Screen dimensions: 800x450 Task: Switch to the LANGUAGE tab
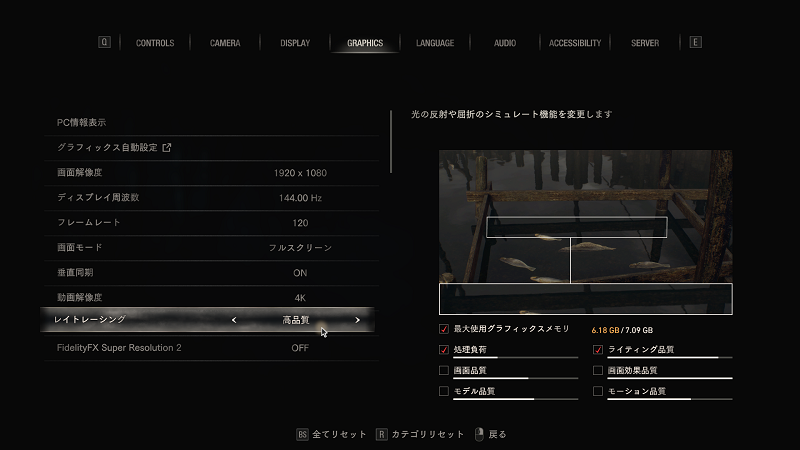point(435,43)
